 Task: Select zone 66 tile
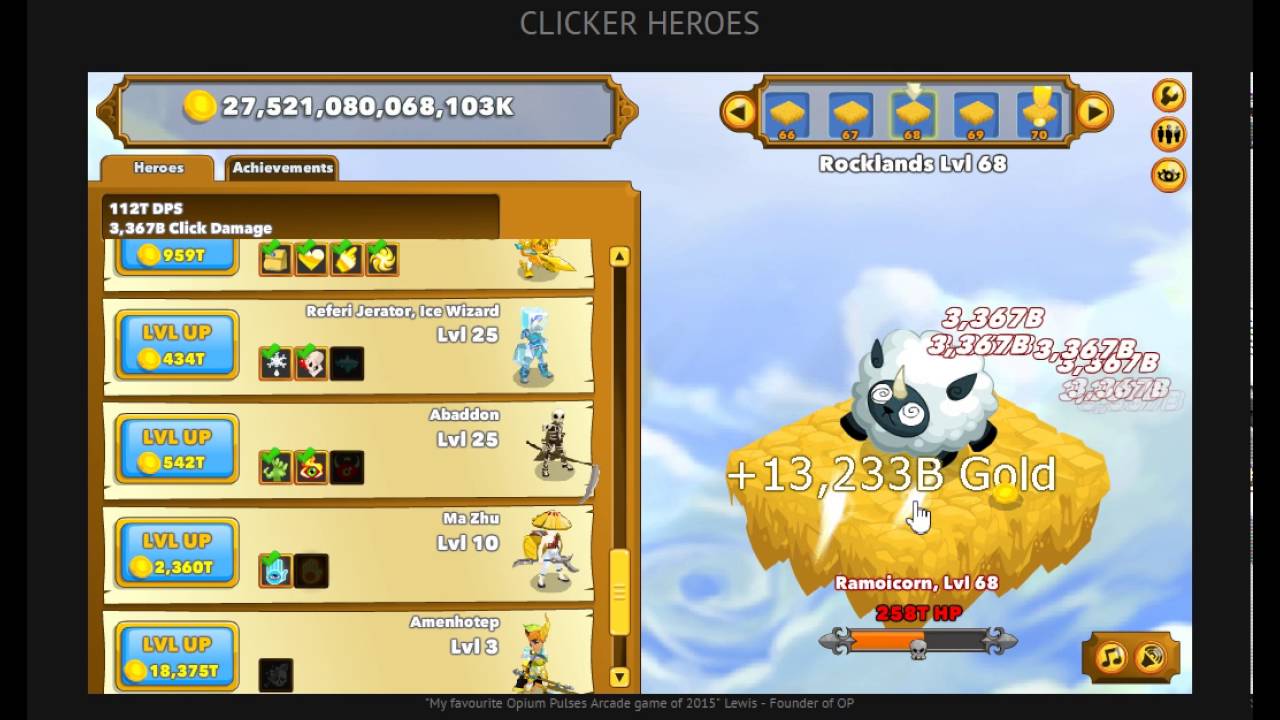pyautogui.click(x=787, y=113)
